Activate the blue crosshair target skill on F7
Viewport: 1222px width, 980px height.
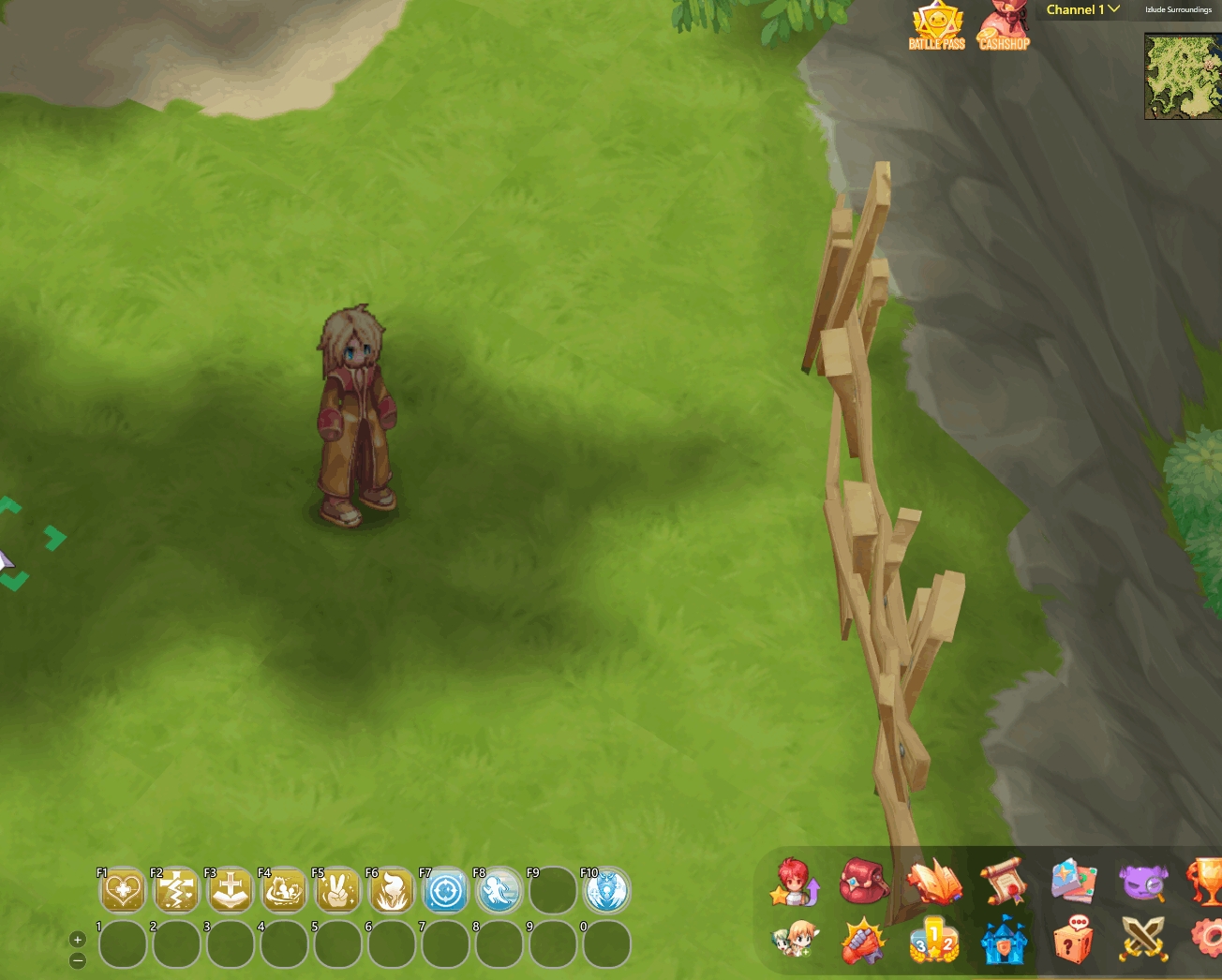445,890
